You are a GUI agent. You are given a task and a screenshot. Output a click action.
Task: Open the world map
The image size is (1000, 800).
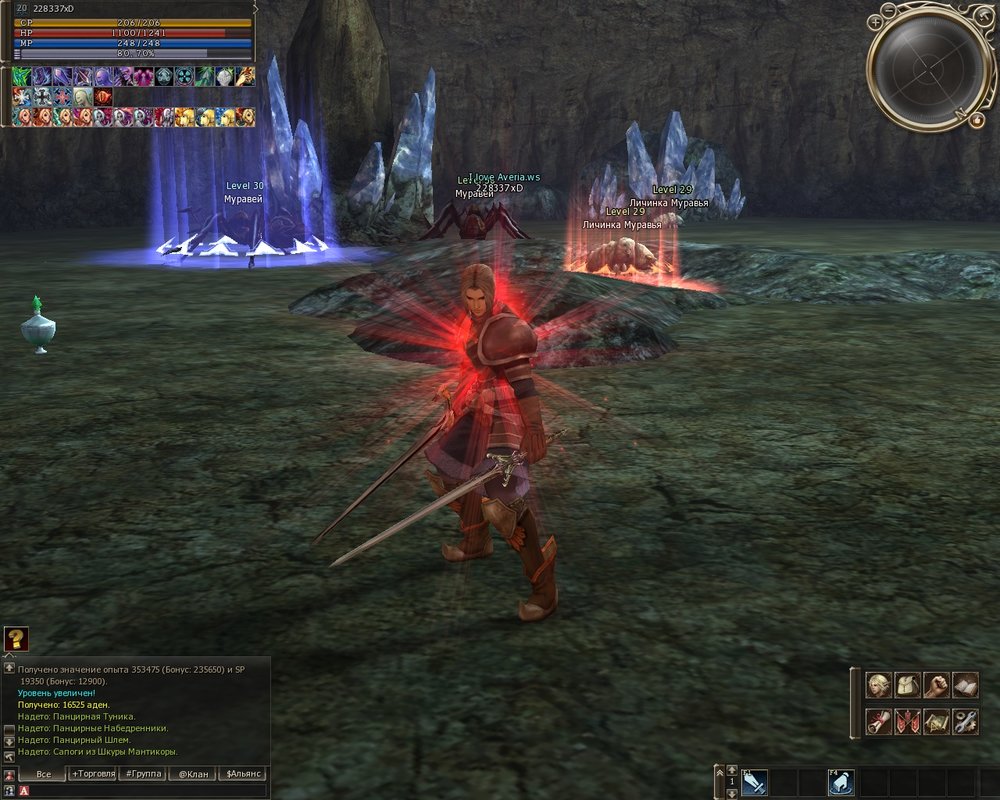(936, 721)
